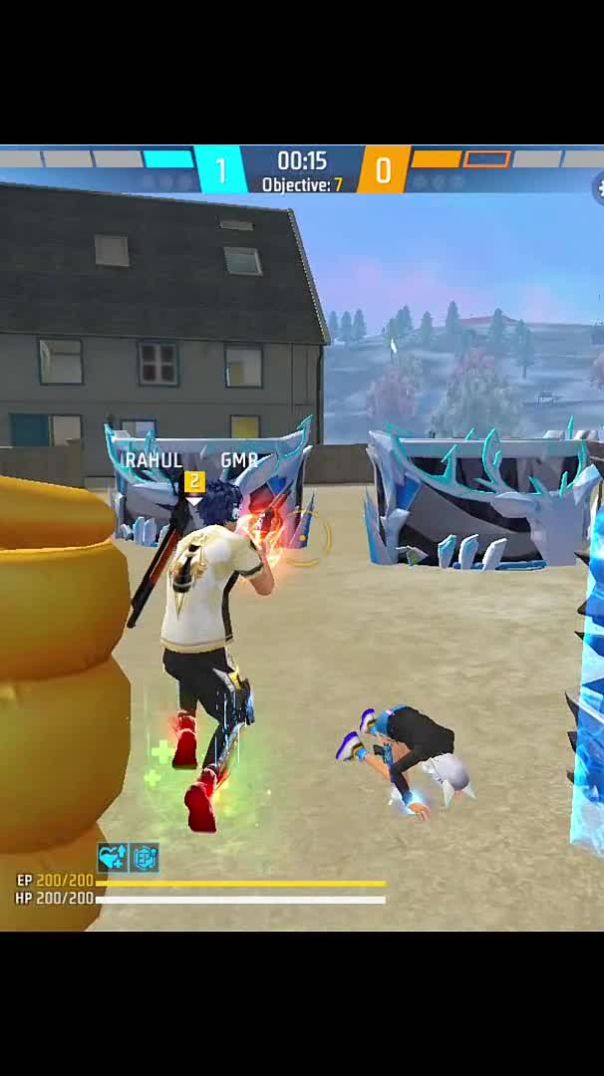Select the heart-with-plus healing buff icon
This screenshot has width=604, height=1076.
111,857
